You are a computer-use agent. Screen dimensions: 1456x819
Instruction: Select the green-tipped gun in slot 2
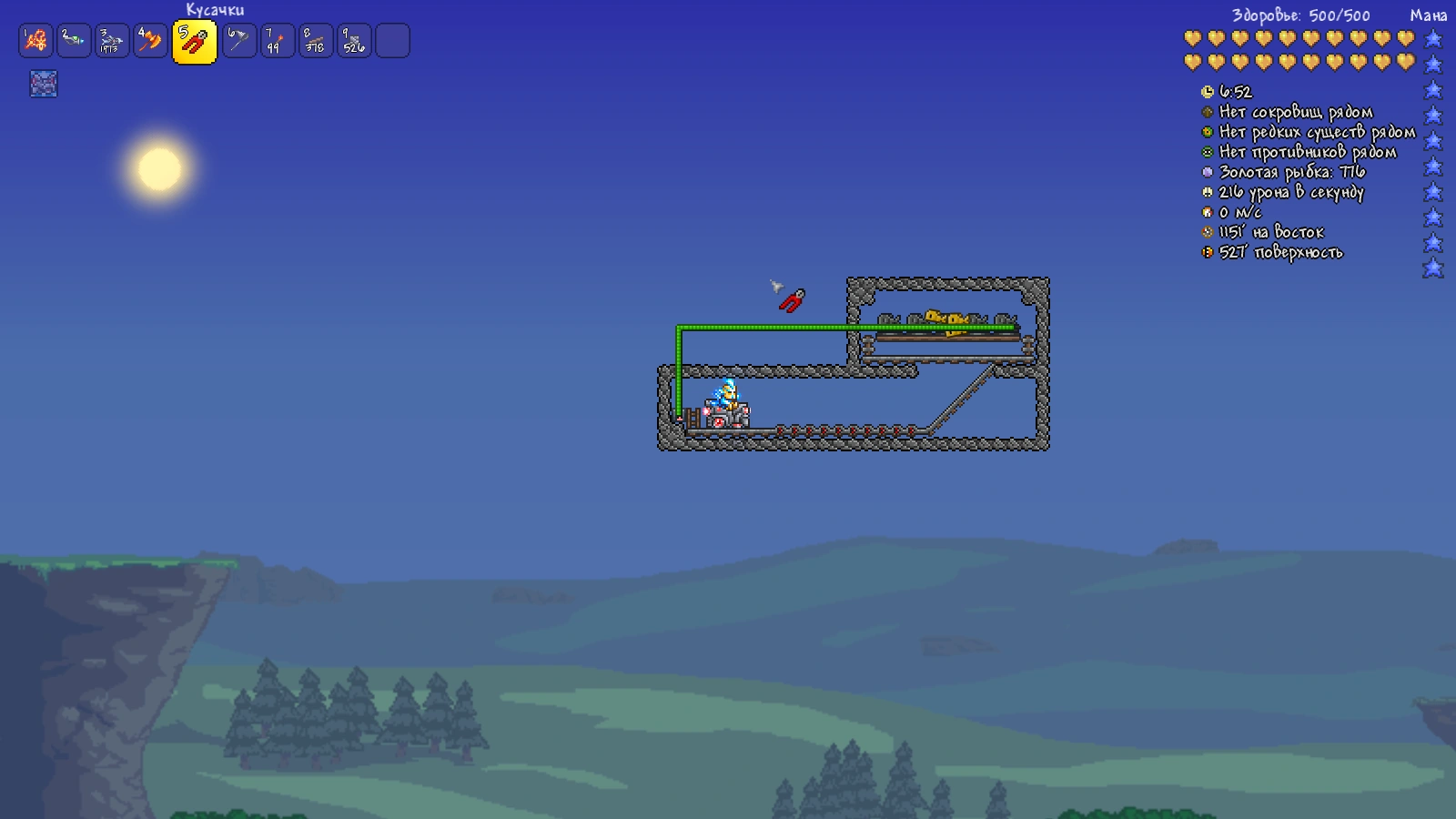pos(74,41)
